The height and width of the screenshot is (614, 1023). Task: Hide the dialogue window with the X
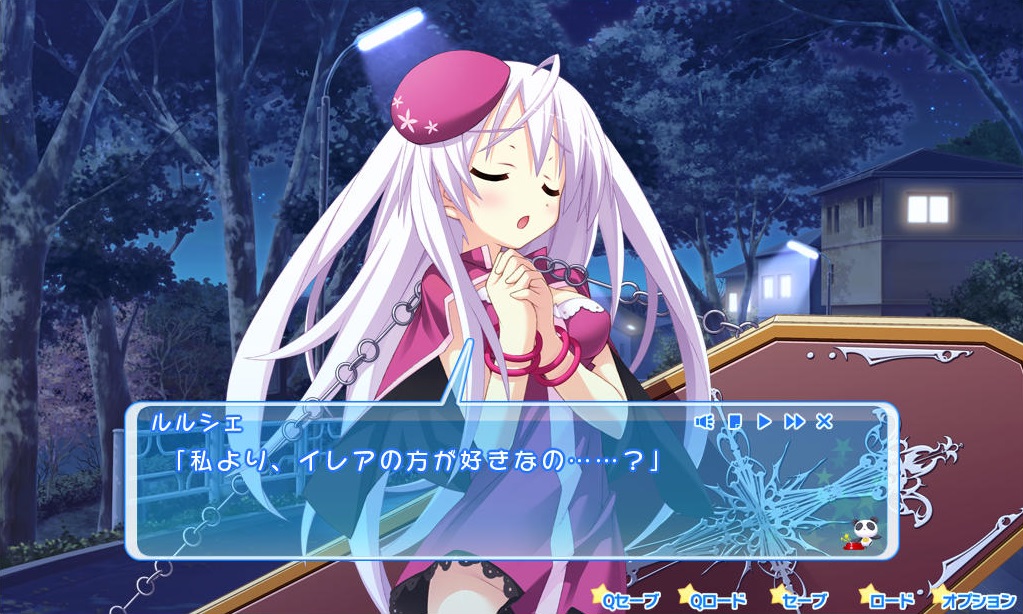[824, 421]
